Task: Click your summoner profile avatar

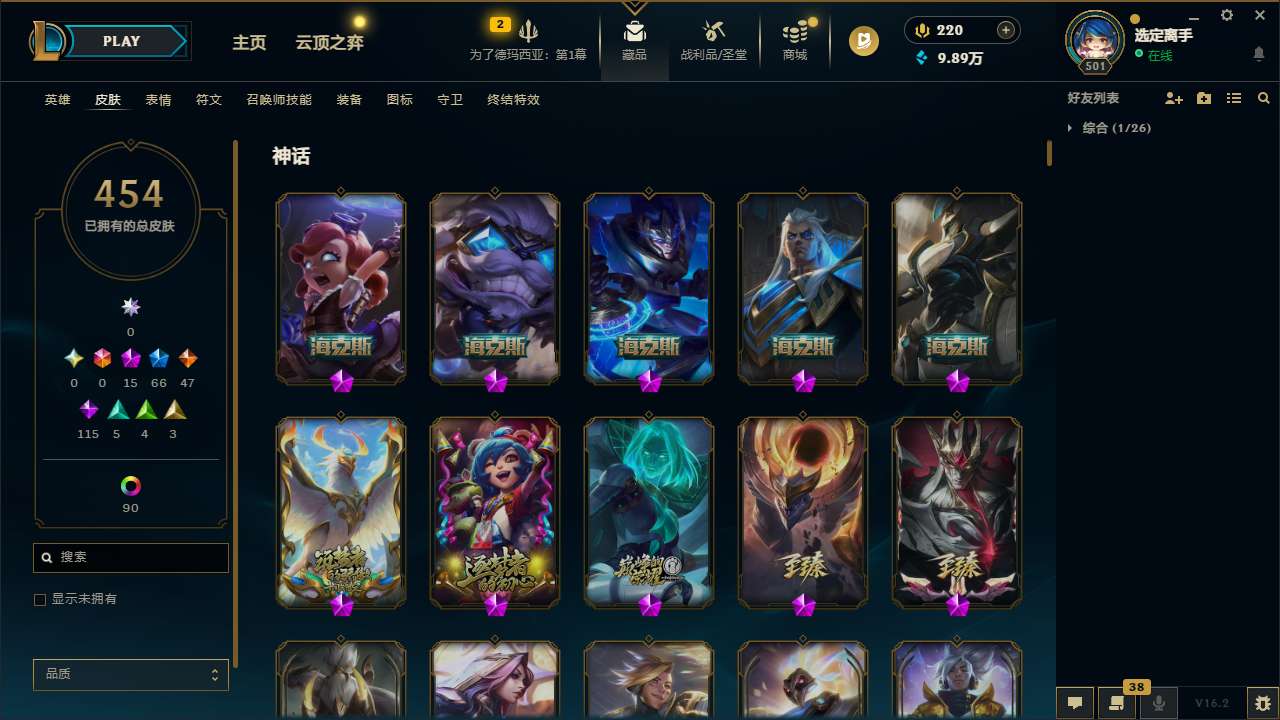Action: pos(1094,40)
